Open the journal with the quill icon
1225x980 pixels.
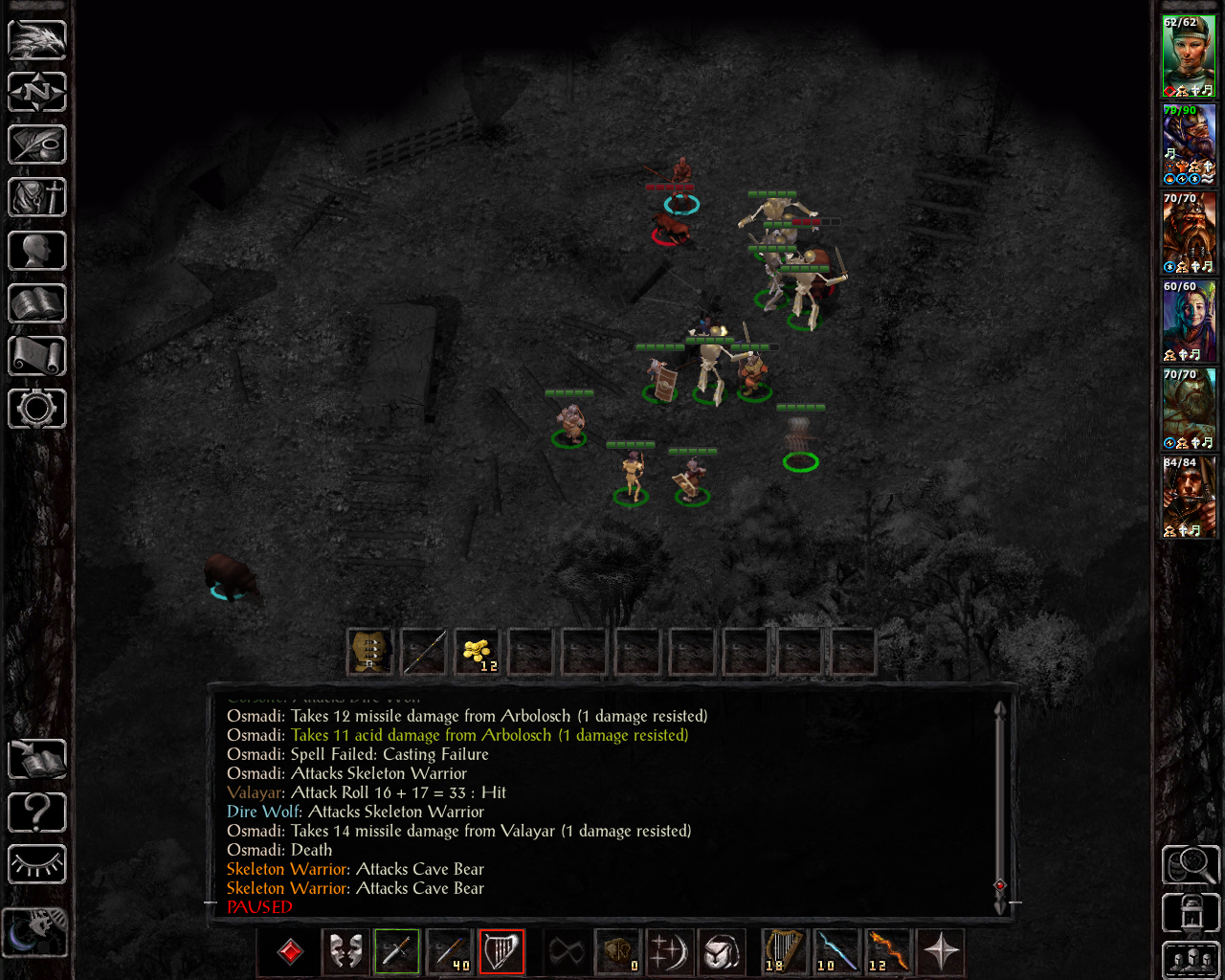coord(37,145)
